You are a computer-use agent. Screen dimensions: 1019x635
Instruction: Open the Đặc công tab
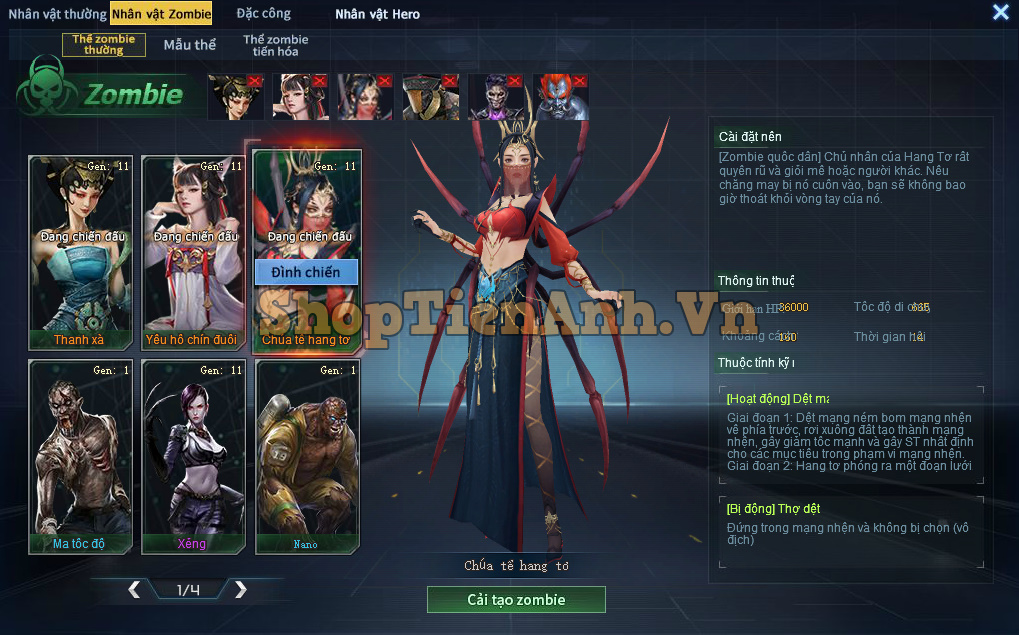264,14
